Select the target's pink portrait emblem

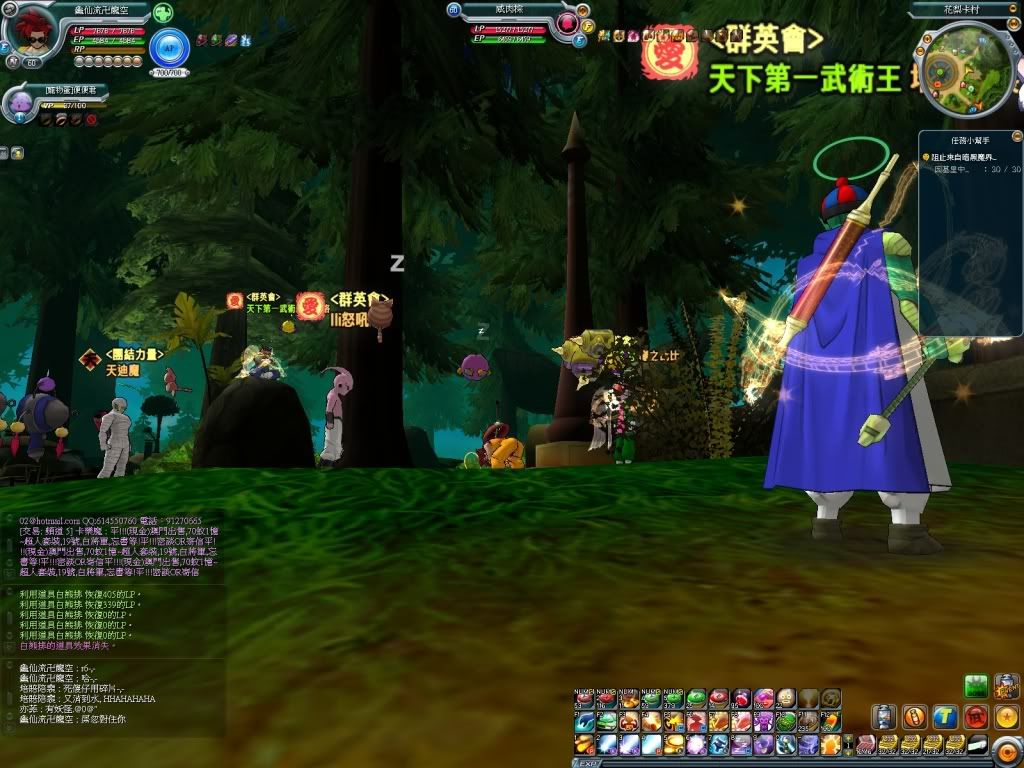(x=569, y=23)
